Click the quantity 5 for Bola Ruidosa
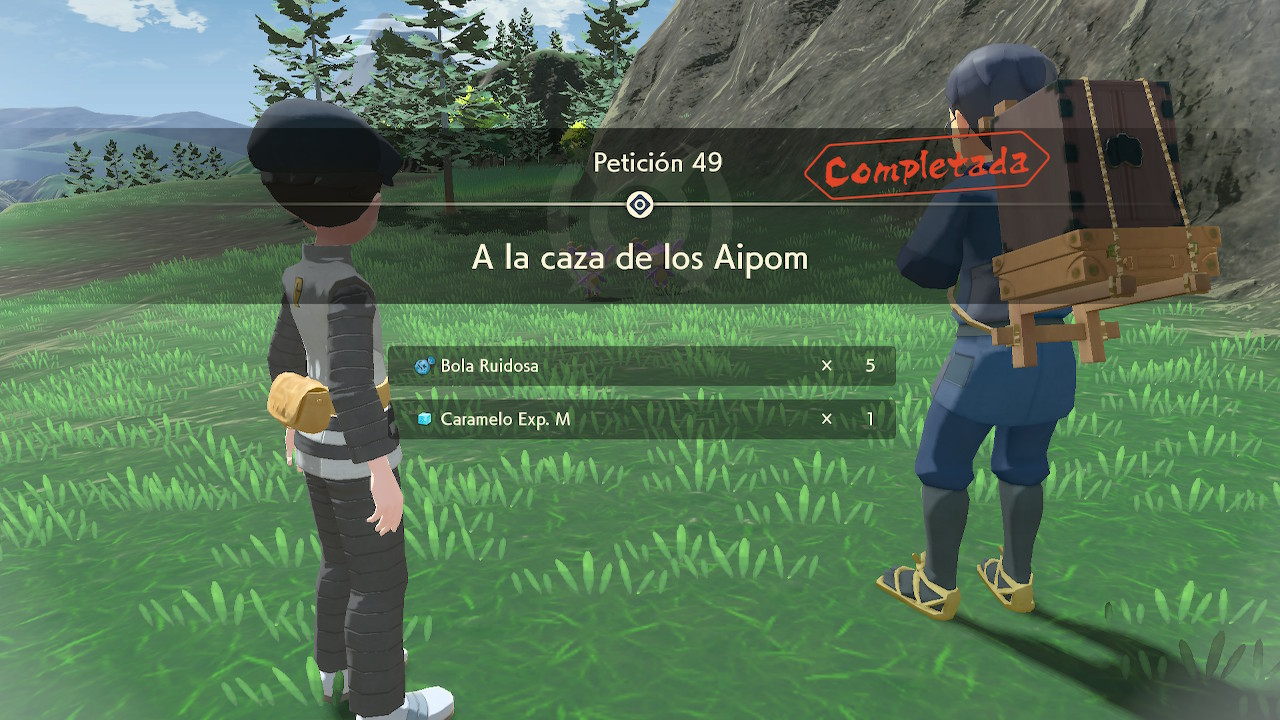The height and width of the screenshot is (720, 1280). (869, 366)
